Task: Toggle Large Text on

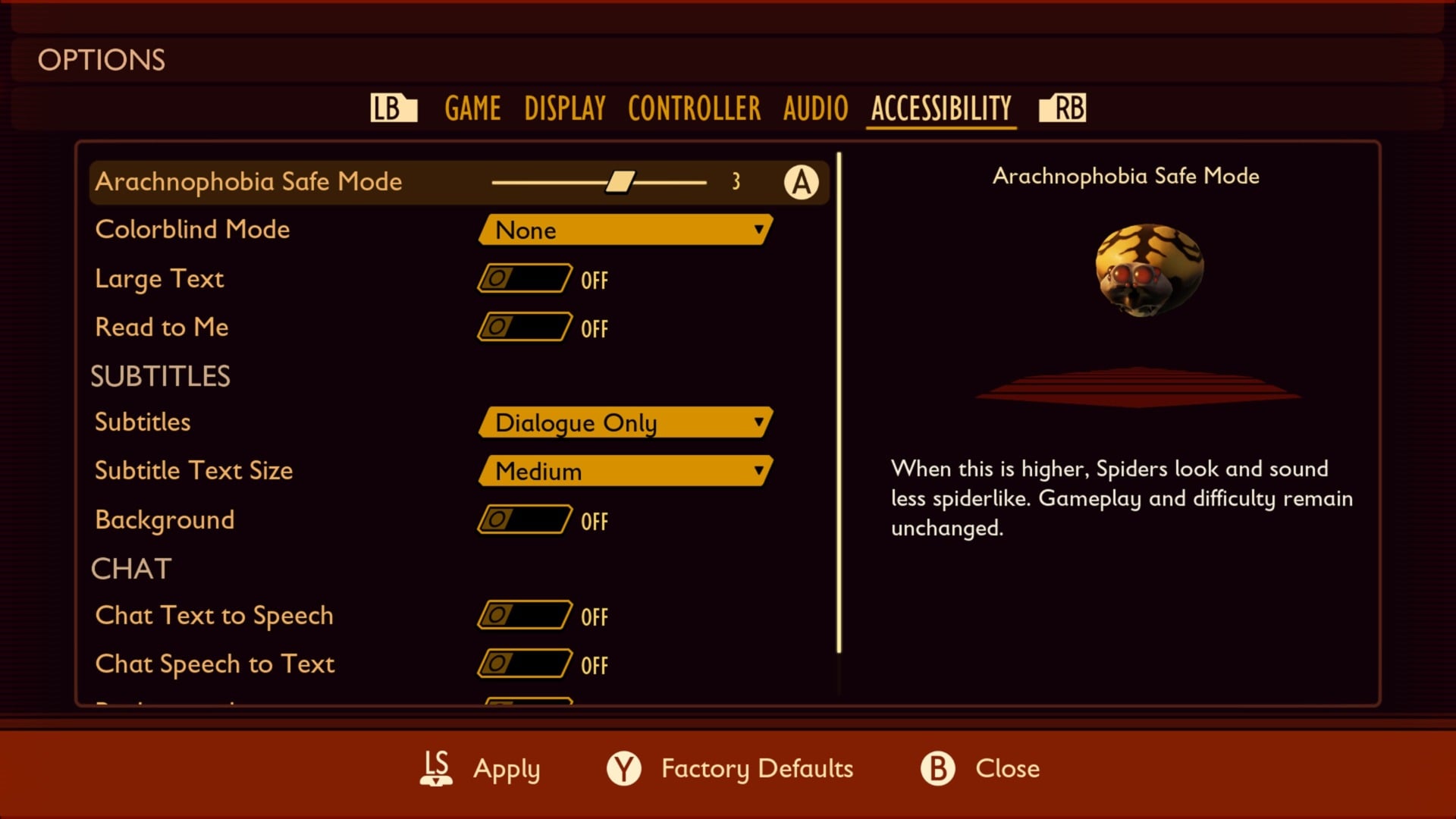Action: point(525,278)
